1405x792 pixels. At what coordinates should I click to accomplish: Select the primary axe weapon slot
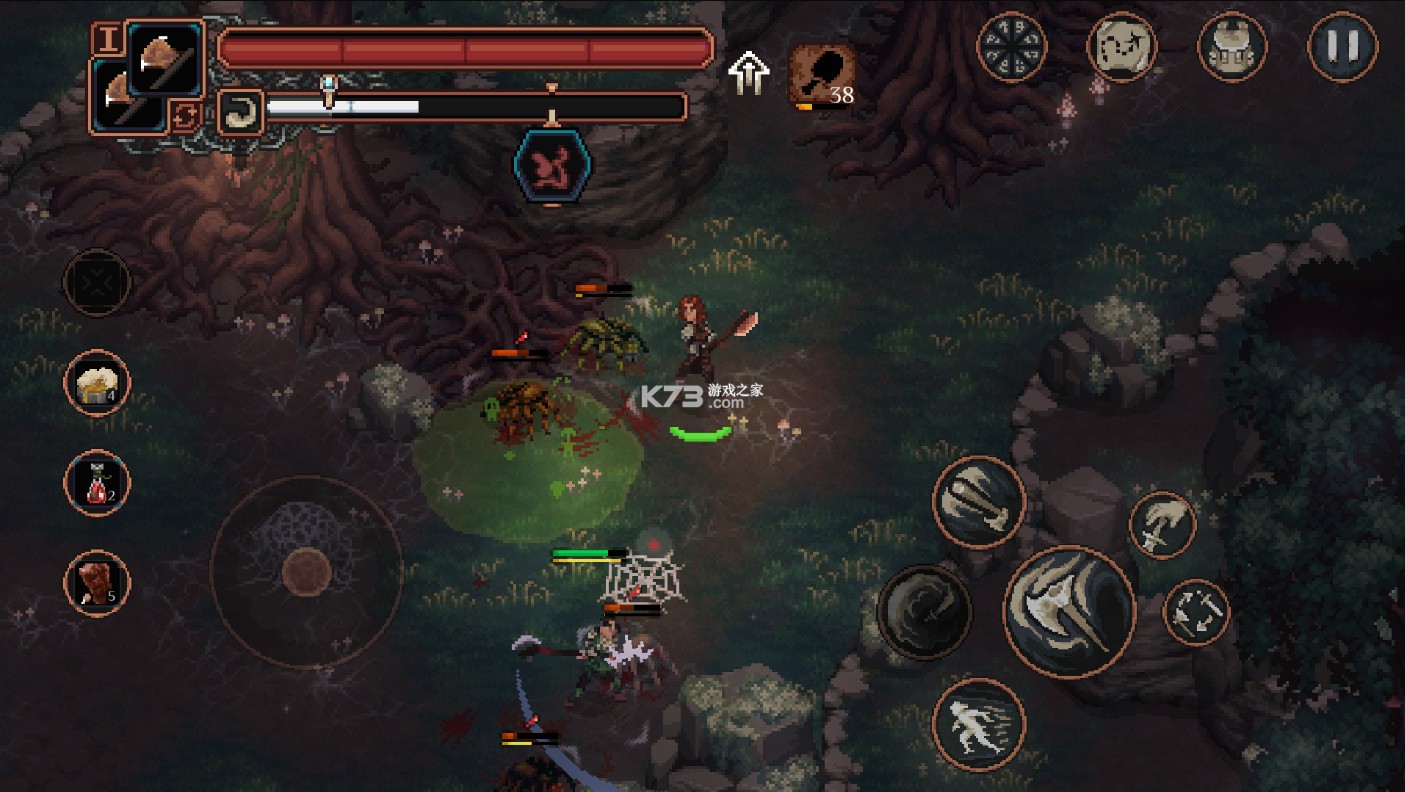point(164,58)
